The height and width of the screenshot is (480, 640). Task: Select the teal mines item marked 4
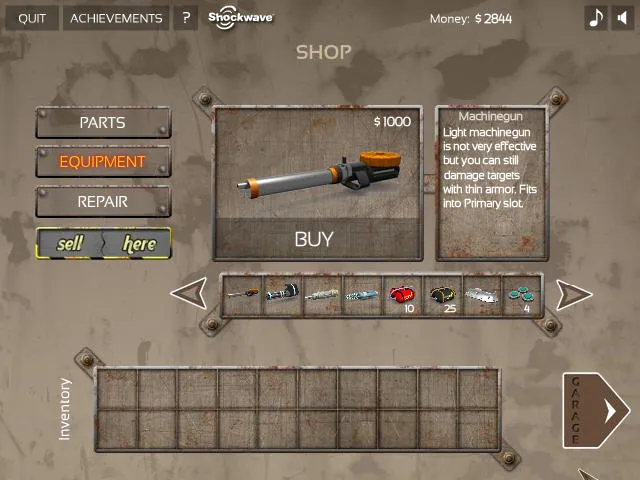click(x=521, y=295)
